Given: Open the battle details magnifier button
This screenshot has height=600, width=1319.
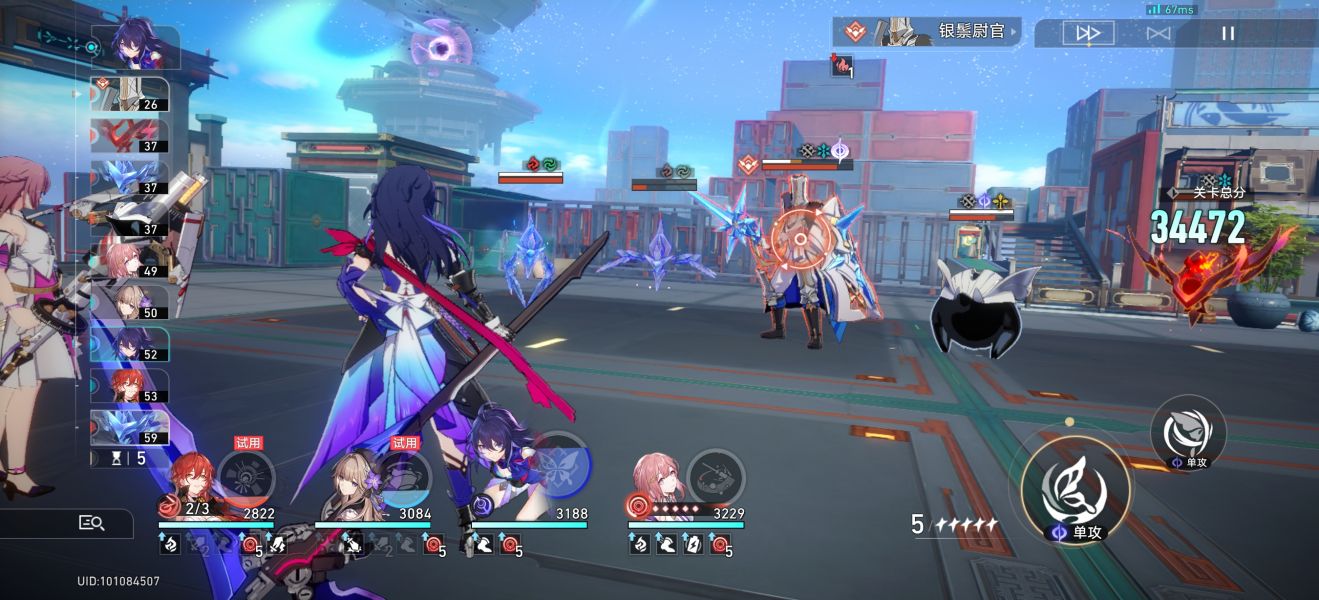Looking at the screenshot, I should click(92, 523).
